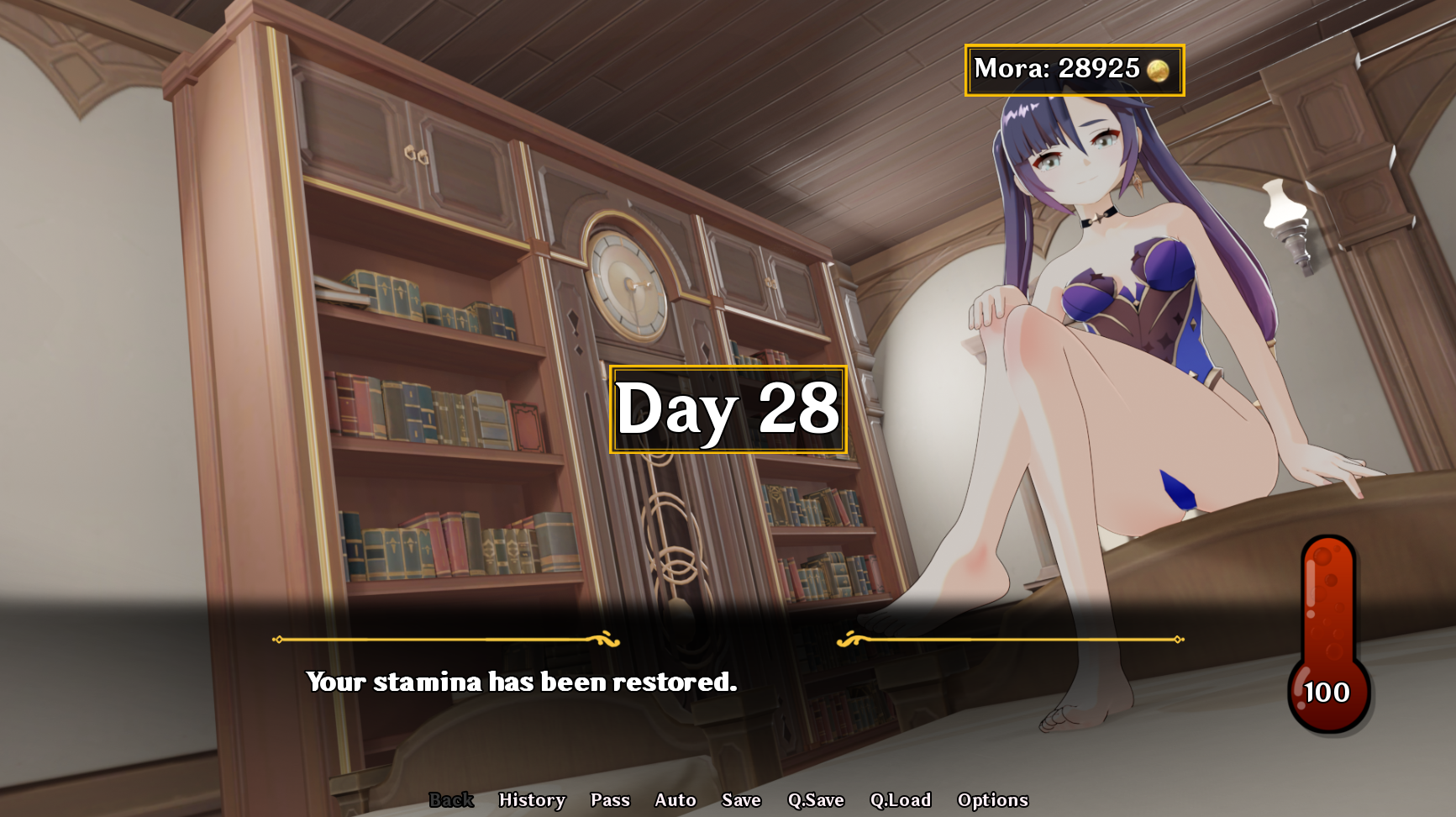Toggle skip mode with Pass
The height and width of the screenshot is (817, 1456).
611,799
